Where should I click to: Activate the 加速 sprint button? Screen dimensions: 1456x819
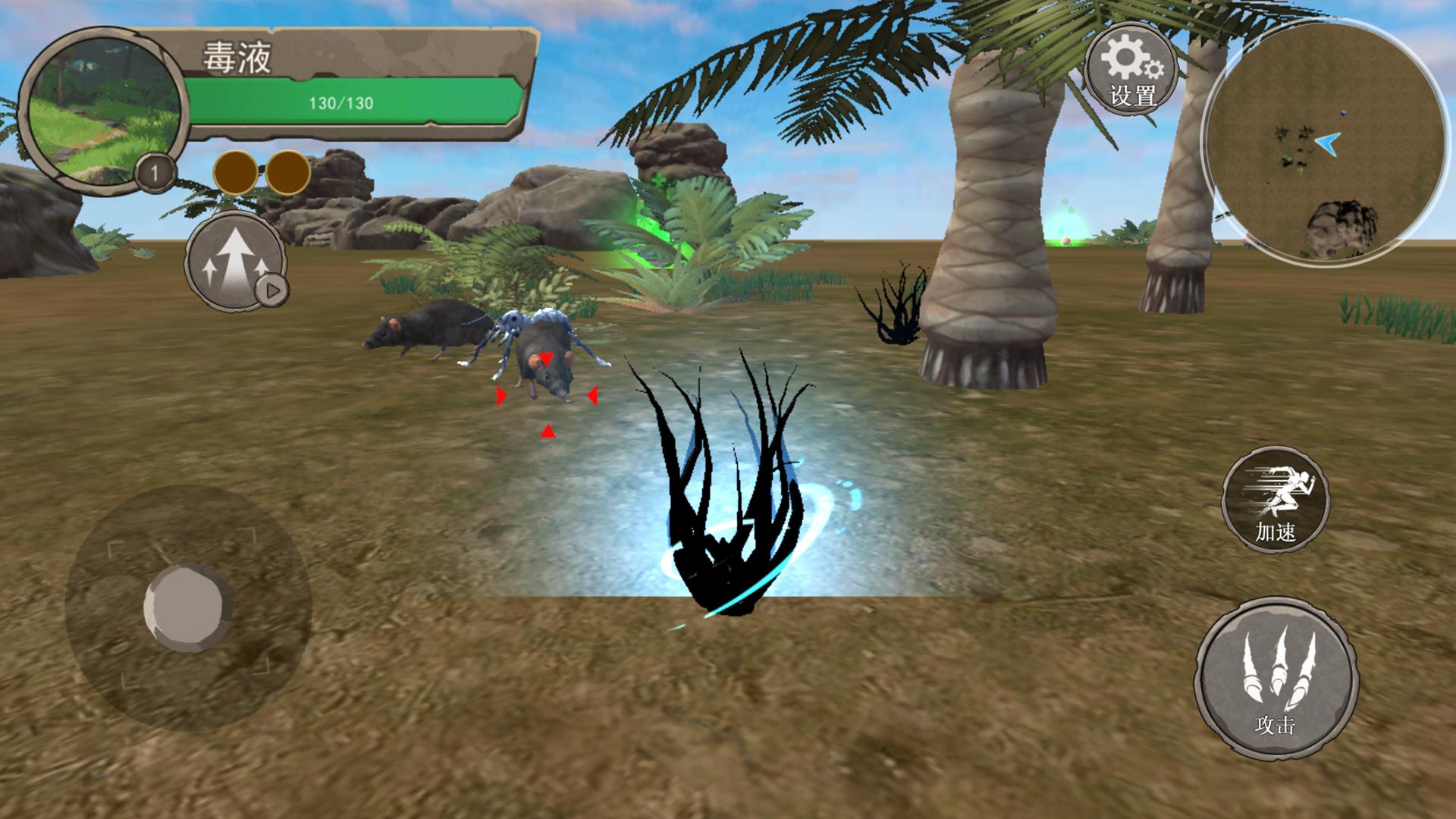1276,500
